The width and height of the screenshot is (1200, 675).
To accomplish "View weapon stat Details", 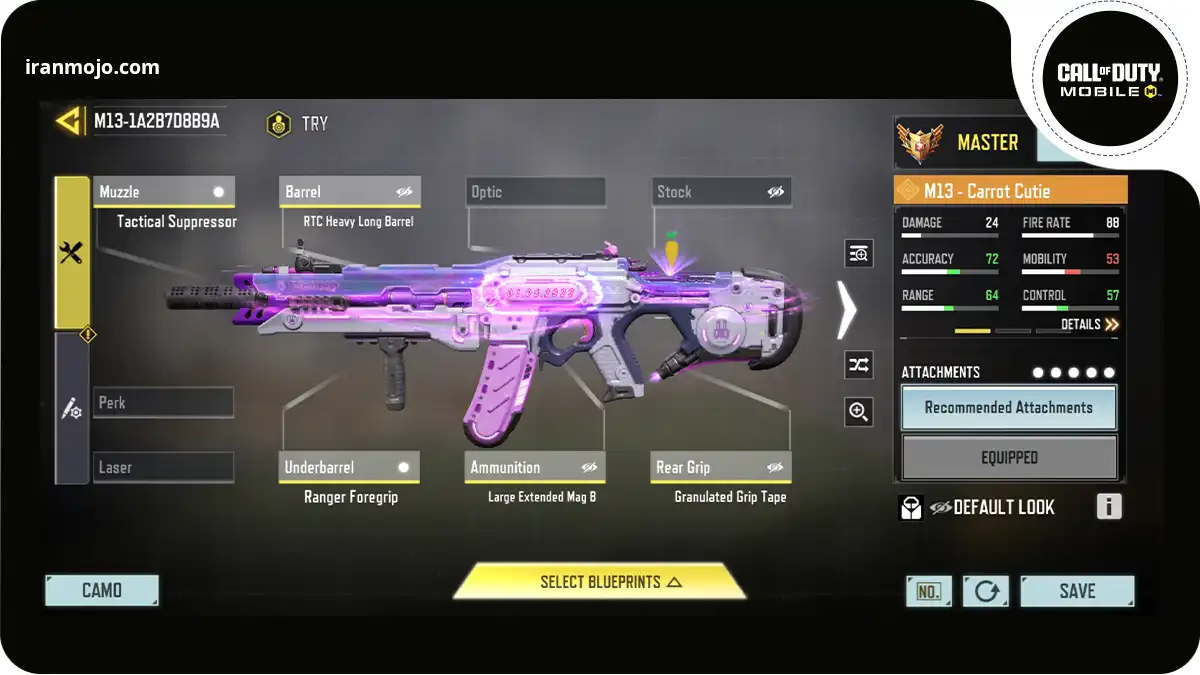I will (1089, 325).
